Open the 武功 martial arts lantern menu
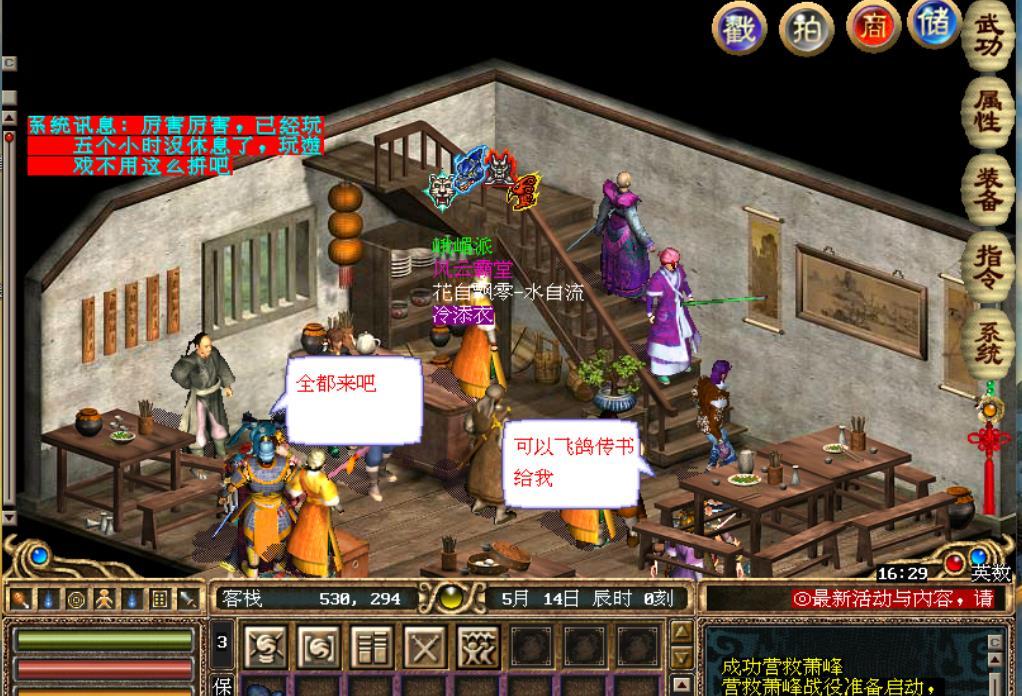 (x=988, y=37)
